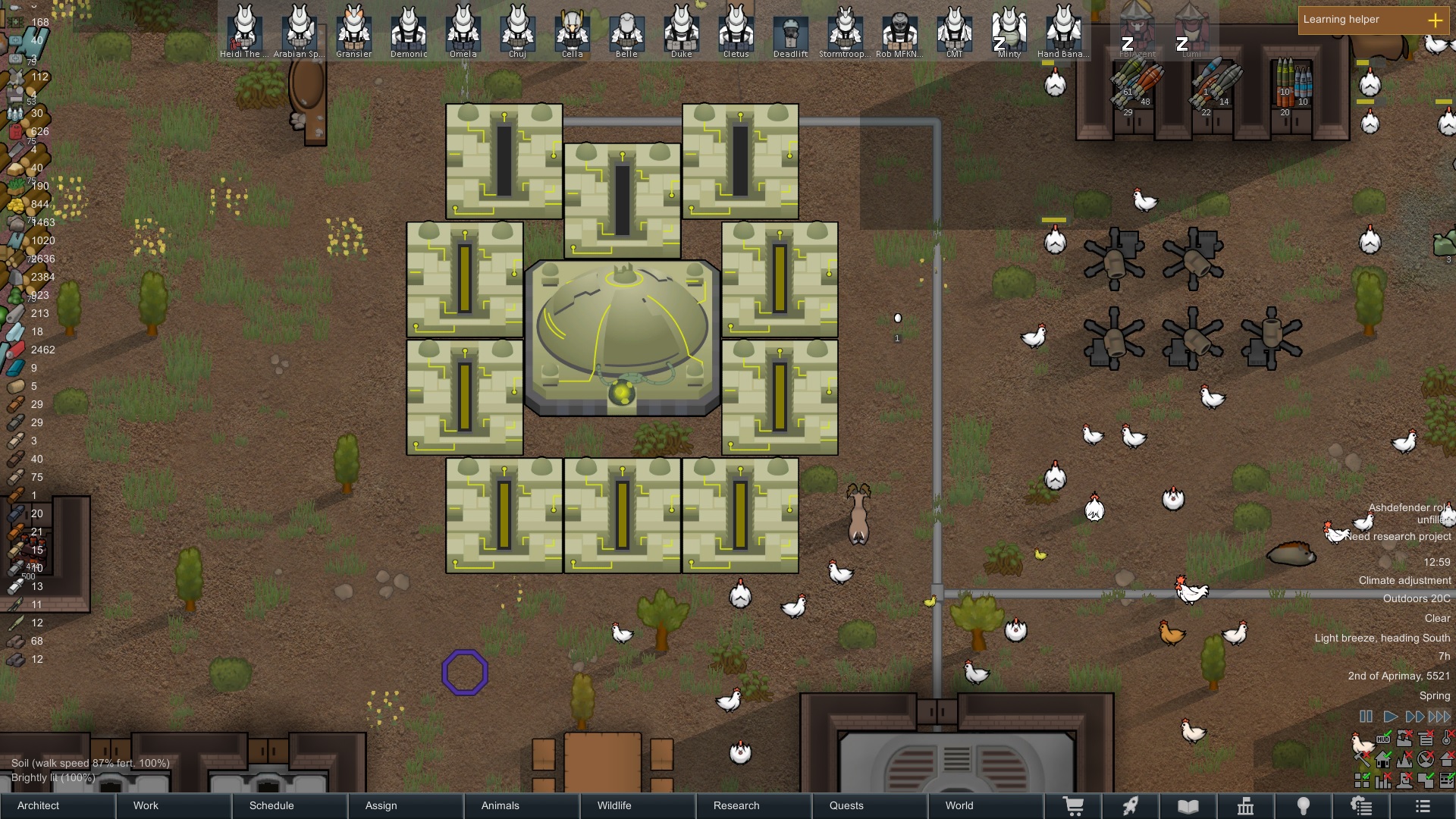Click the research lightbulb icon
This screenshot has width=1456, height=819.
click(1303, 806)
